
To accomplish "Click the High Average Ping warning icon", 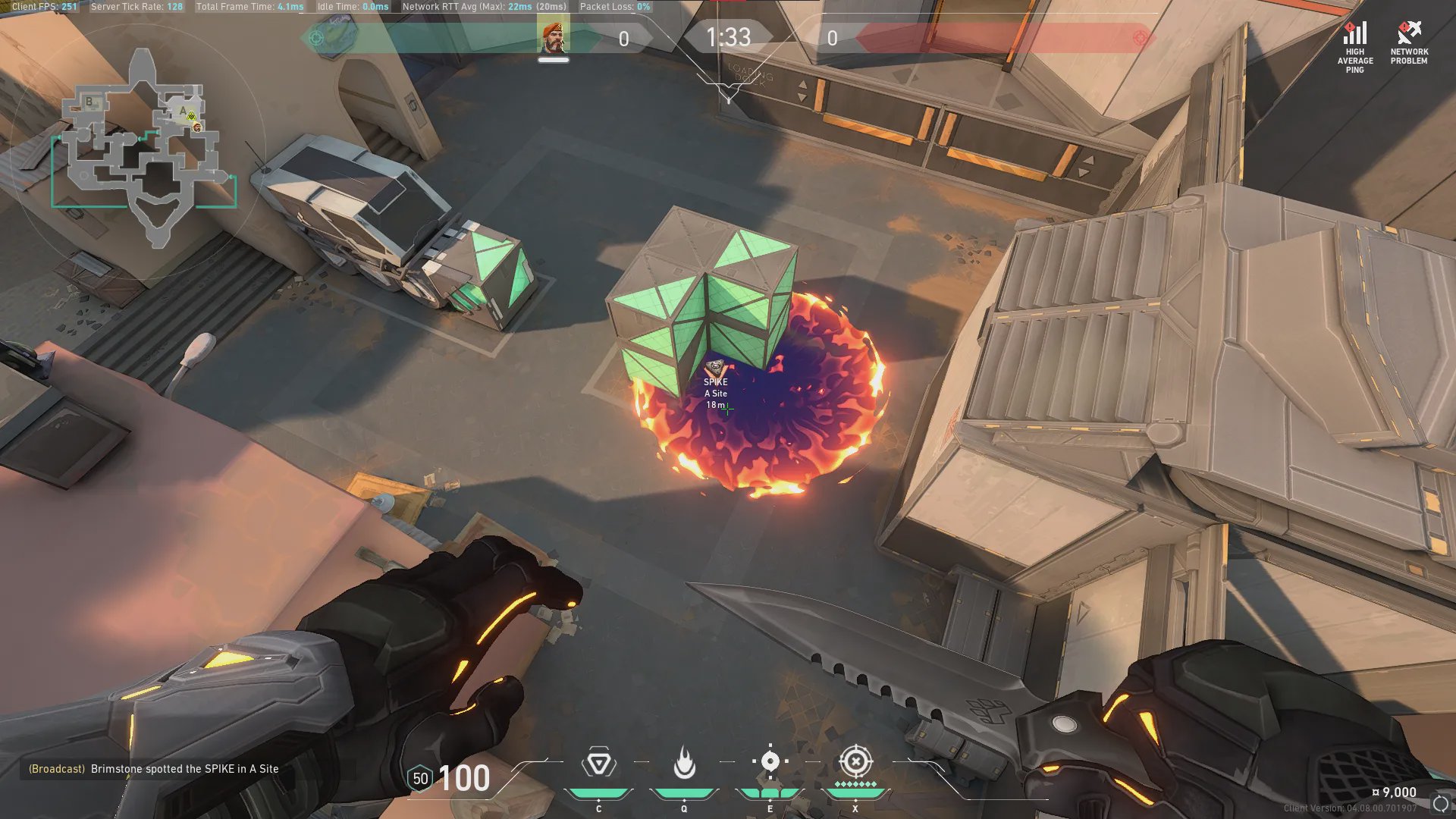I will [1355, 34].
